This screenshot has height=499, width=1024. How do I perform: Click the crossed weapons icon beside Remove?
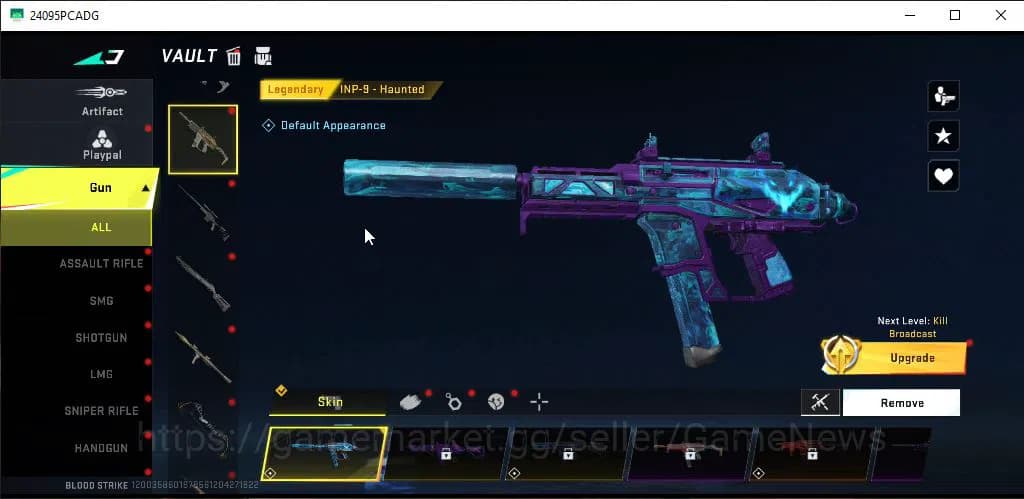[820, 403]
